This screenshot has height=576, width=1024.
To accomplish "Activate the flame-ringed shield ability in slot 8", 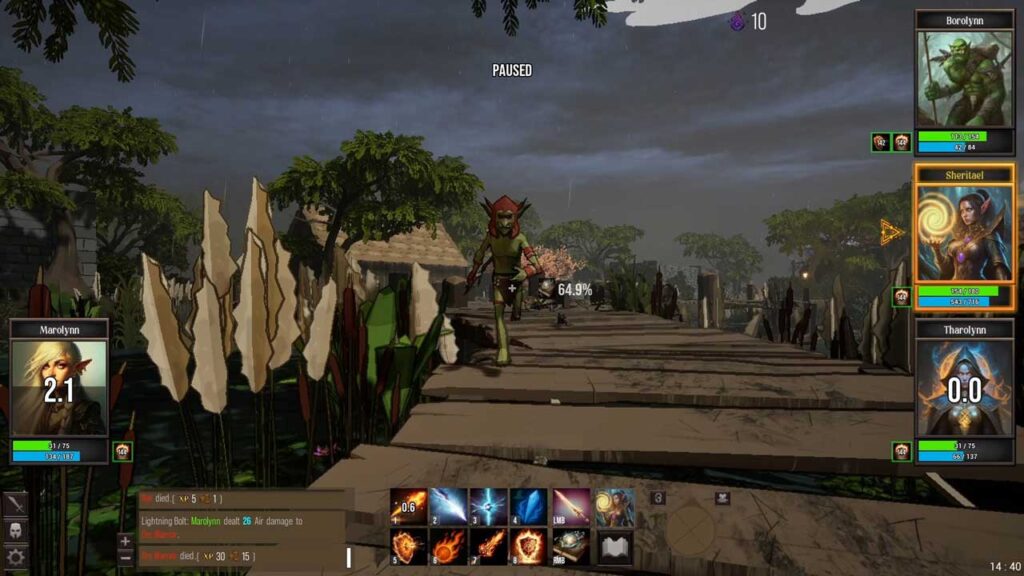I will point(529,547).
